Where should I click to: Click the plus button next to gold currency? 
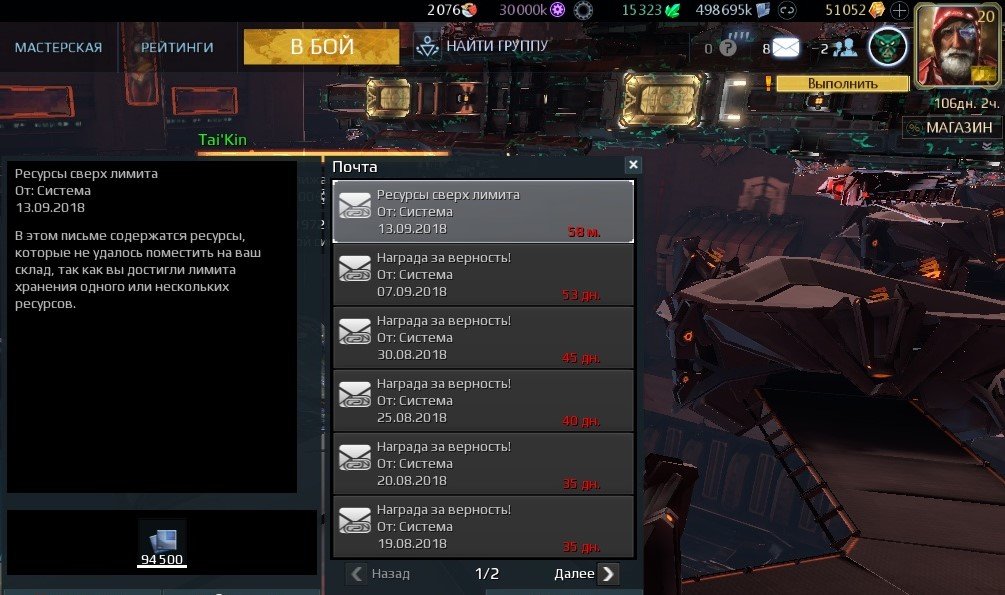pyautogui.click(x=899, y=11)
